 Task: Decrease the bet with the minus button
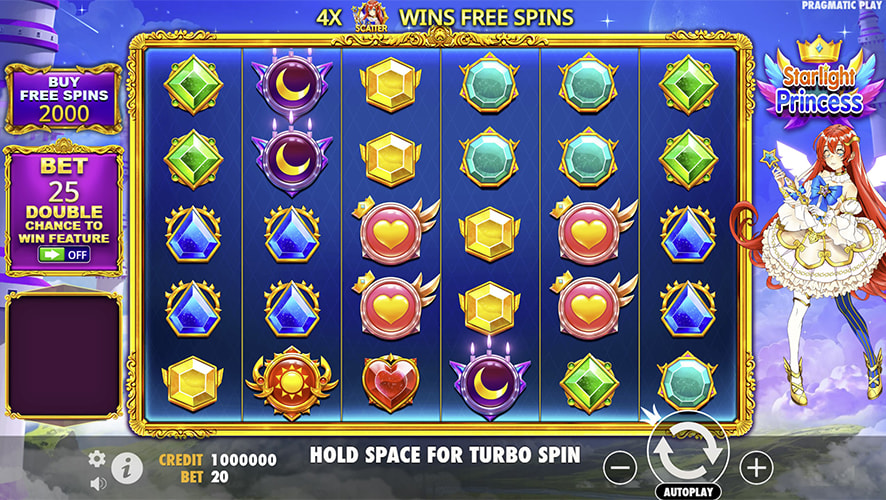click(621, 466)
